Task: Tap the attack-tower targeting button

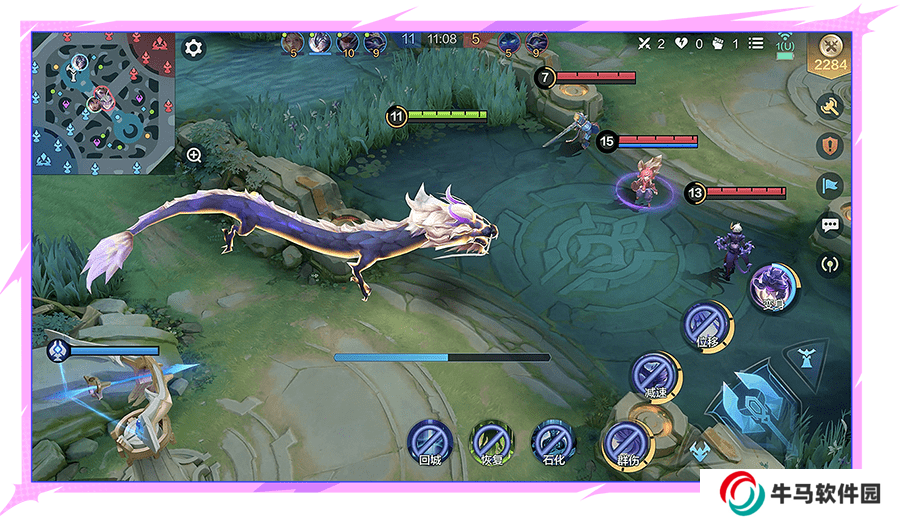Action: coord(805,355)
